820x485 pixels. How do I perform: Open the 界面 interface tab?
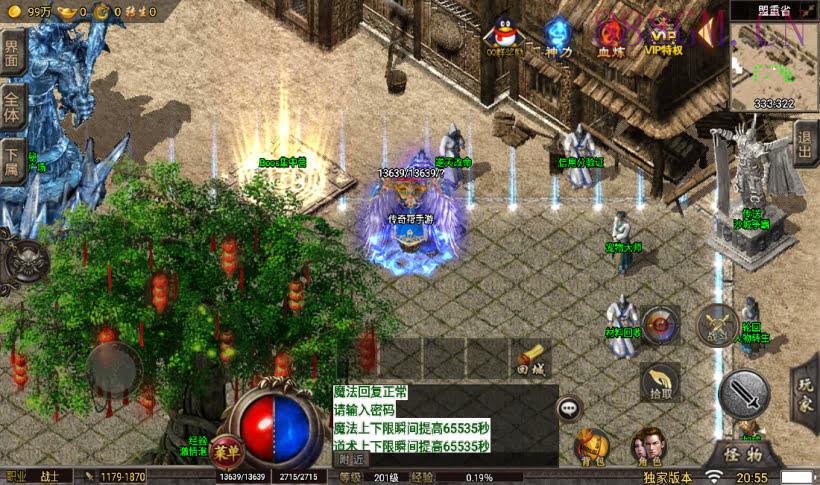[12, 53]
